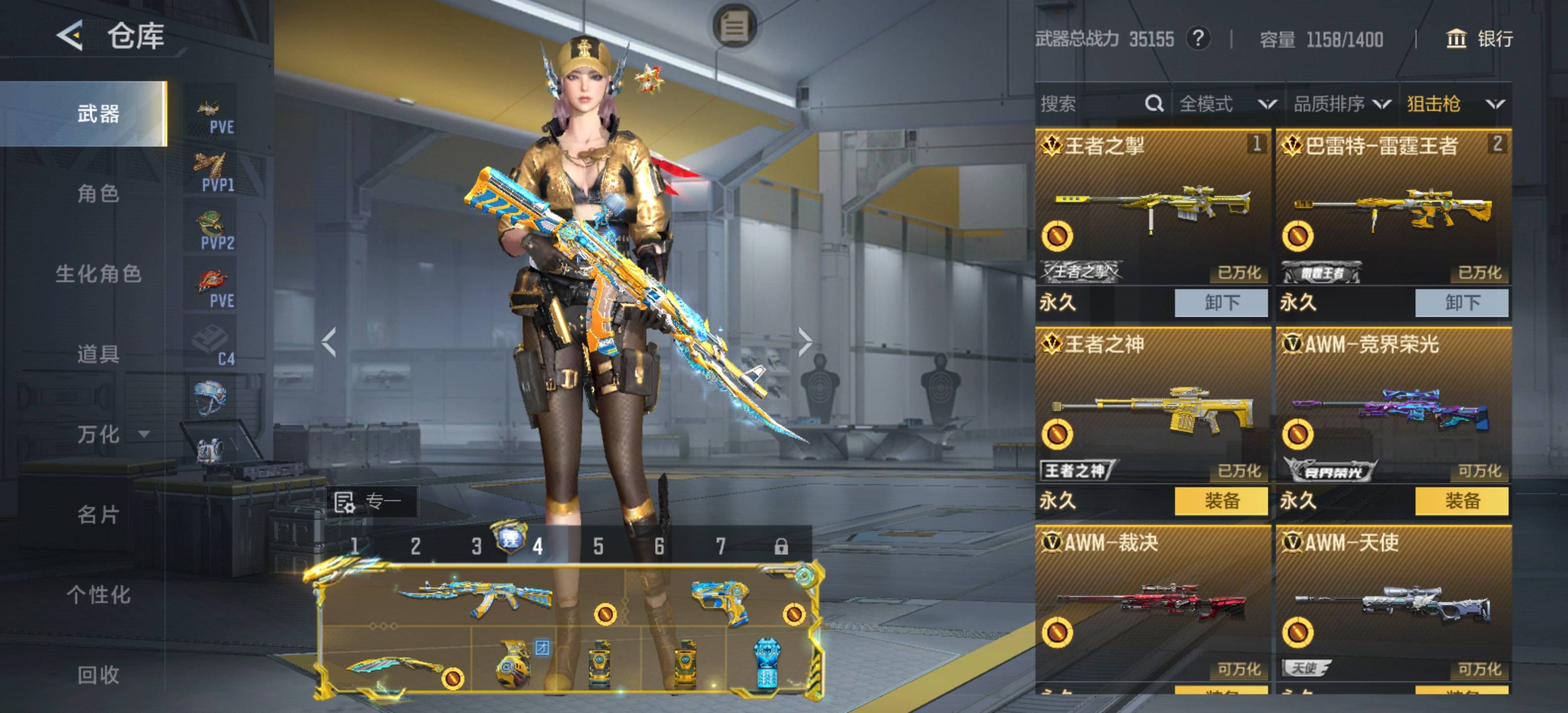The height and width of the screenshot is (713, 1568).
Task: Switch to the 个性化 personalization tab
Action: 98,594
